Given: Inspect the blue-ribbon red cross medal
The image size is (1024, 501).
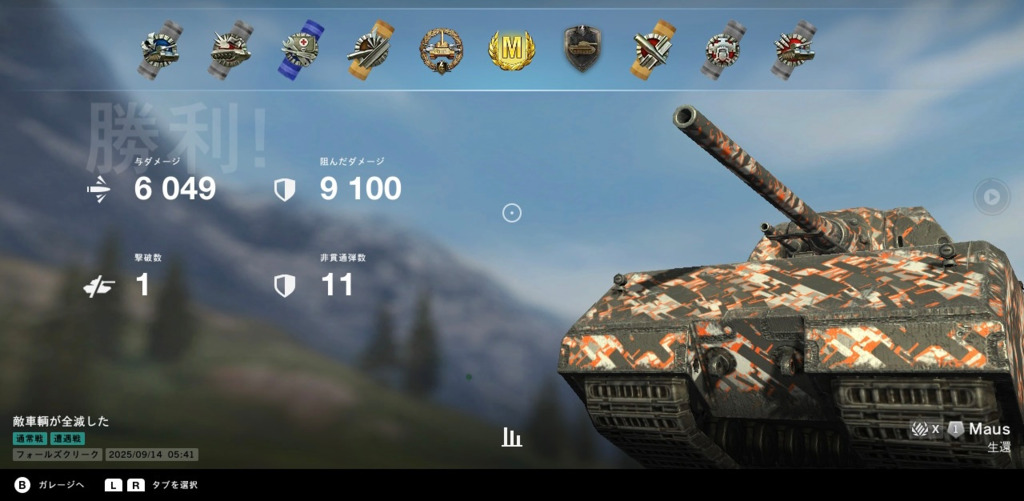Looking at the screenshot, I should pos(301,50).
